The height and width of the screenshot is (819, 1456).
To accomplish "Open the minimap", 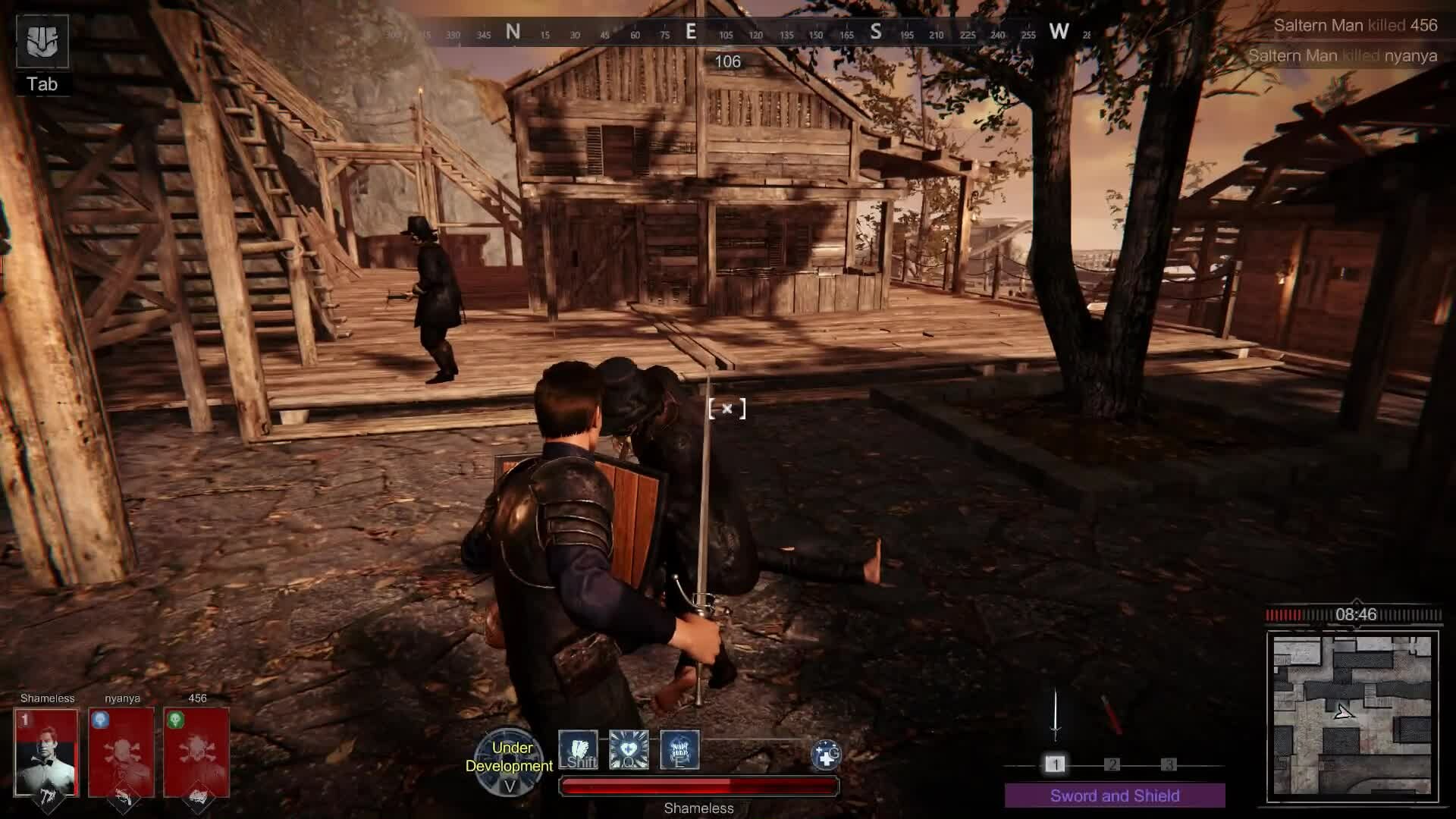I will pyautogui.click(x=1352, y=717).
